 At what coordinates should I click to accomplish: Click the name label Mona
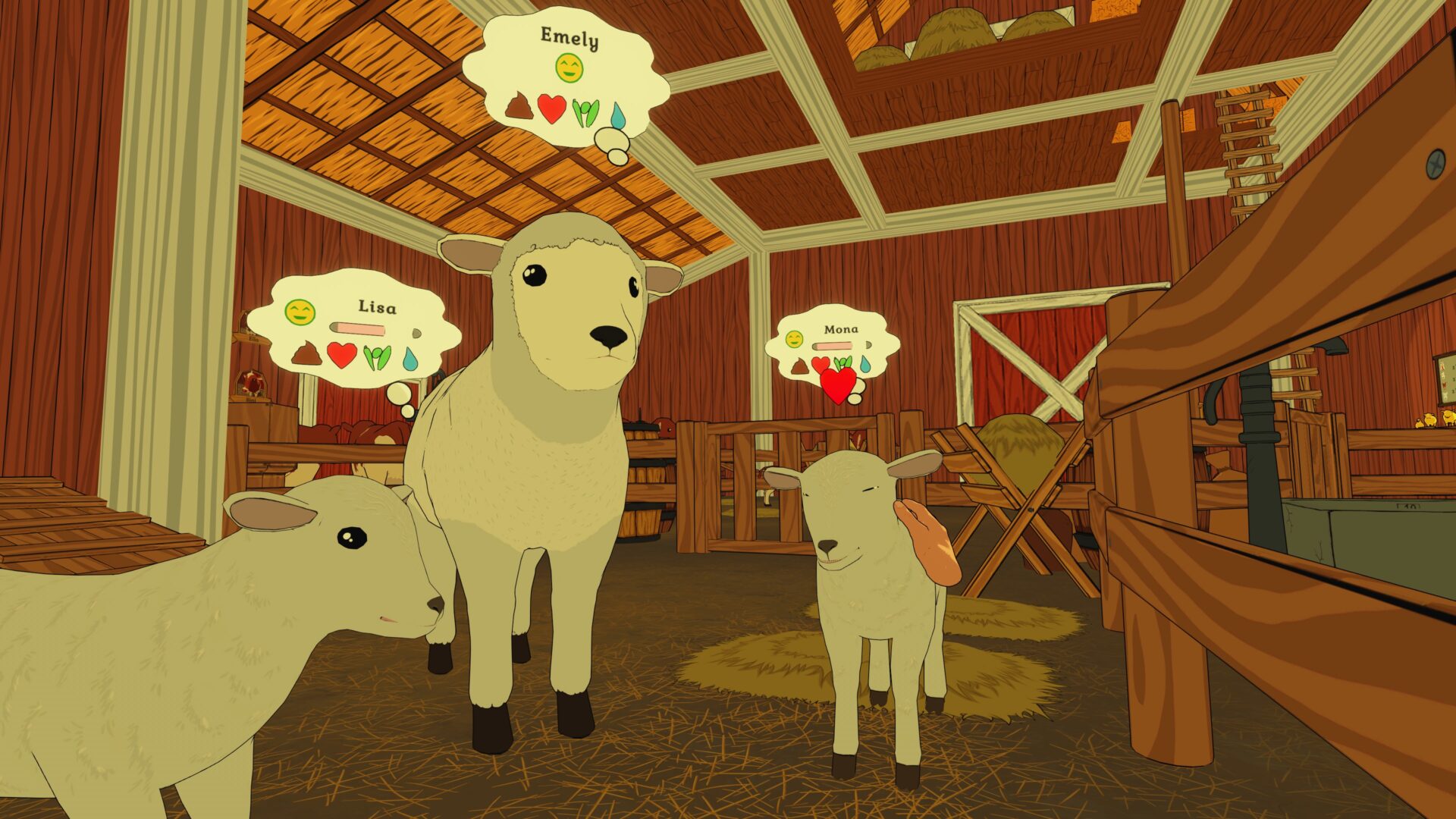pyautogui.click(x=842, y=329)
